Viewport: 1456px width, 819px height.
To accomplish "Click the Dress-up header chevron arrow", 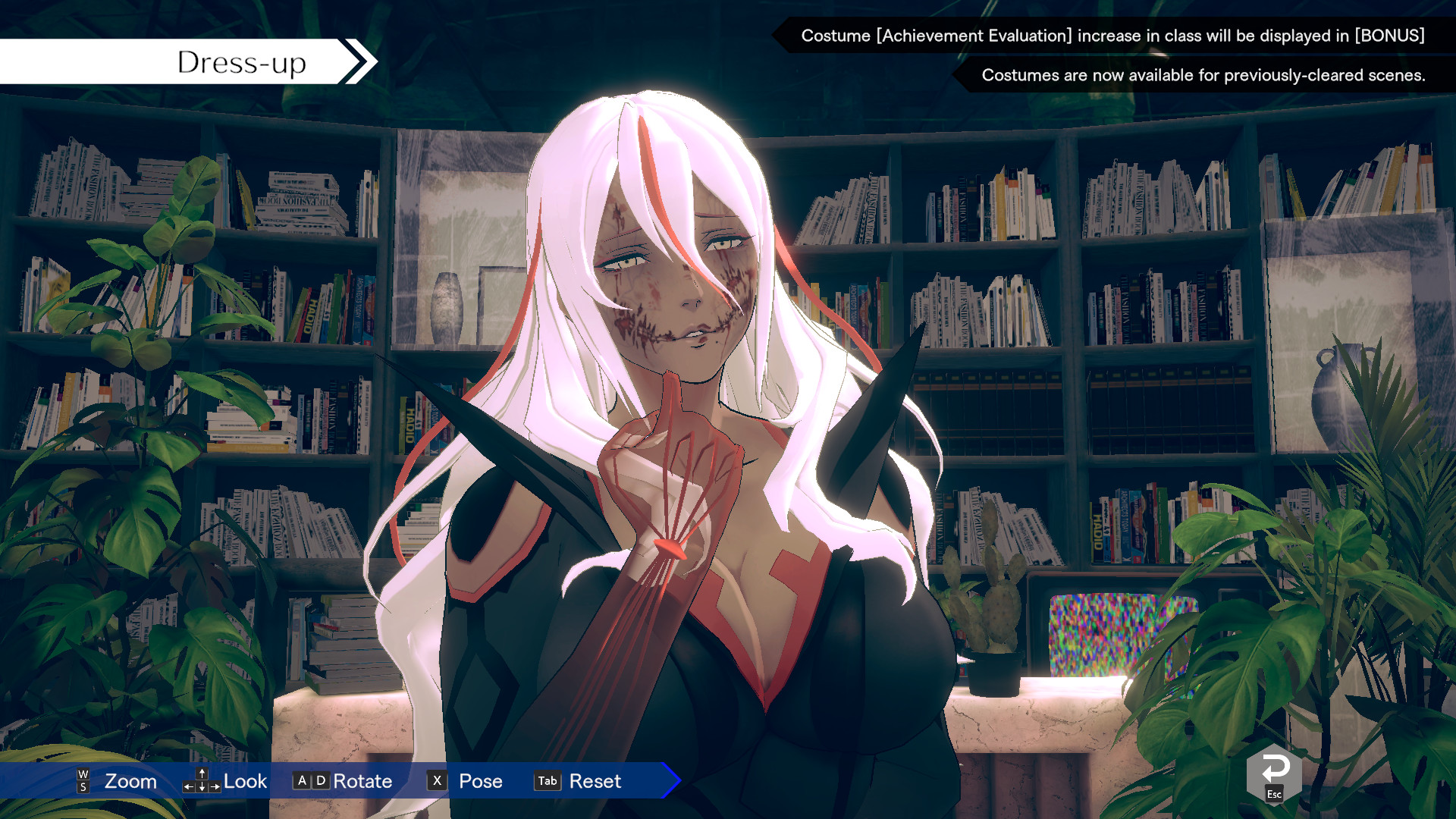I will (x=356, y=61).
